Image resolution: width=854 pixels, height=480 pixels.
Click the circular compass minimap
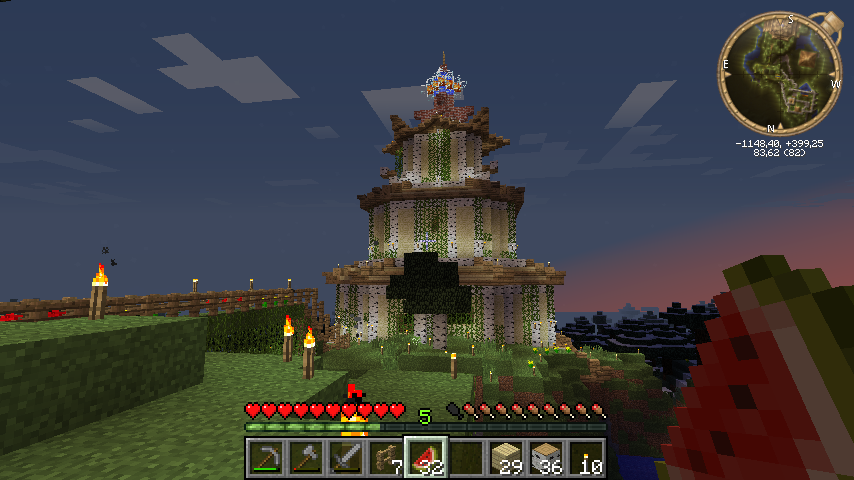(x=779, y=73)
